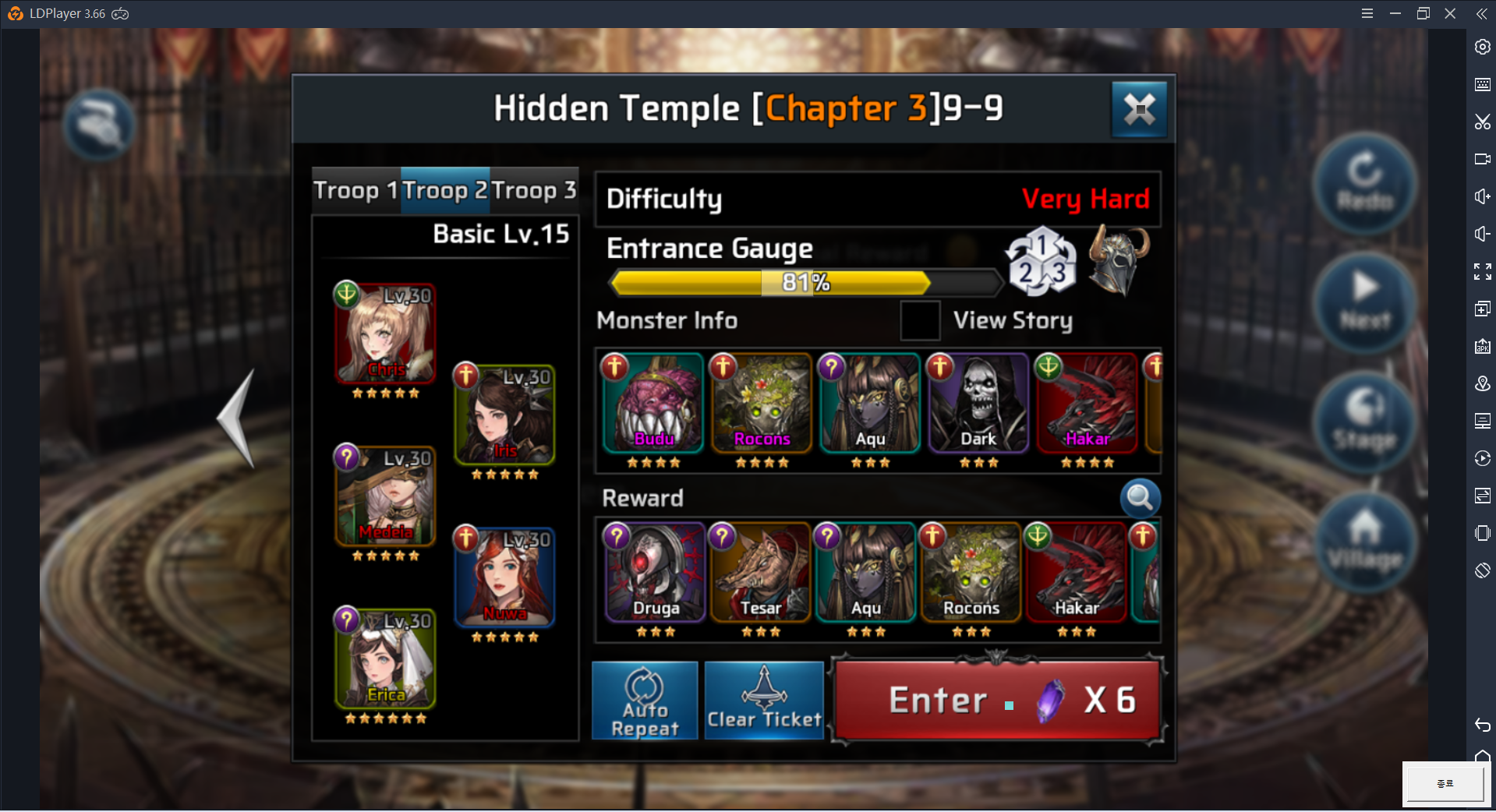Click the left arrow to previous stage

239,418
